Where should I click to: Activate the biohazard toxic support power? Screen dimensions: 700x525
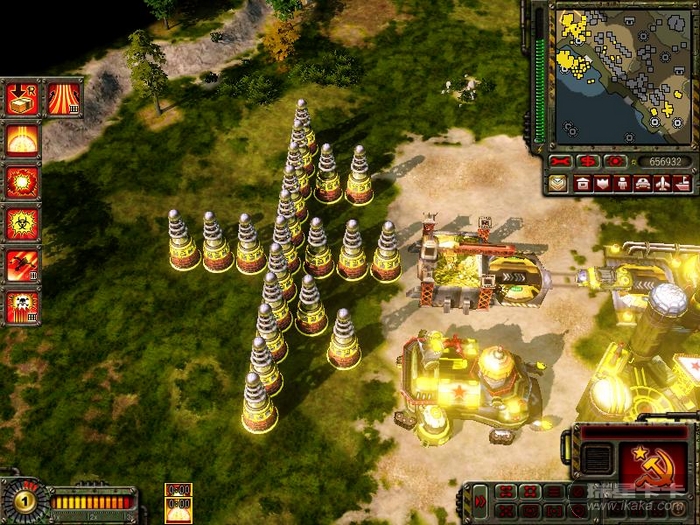(22, 224)
